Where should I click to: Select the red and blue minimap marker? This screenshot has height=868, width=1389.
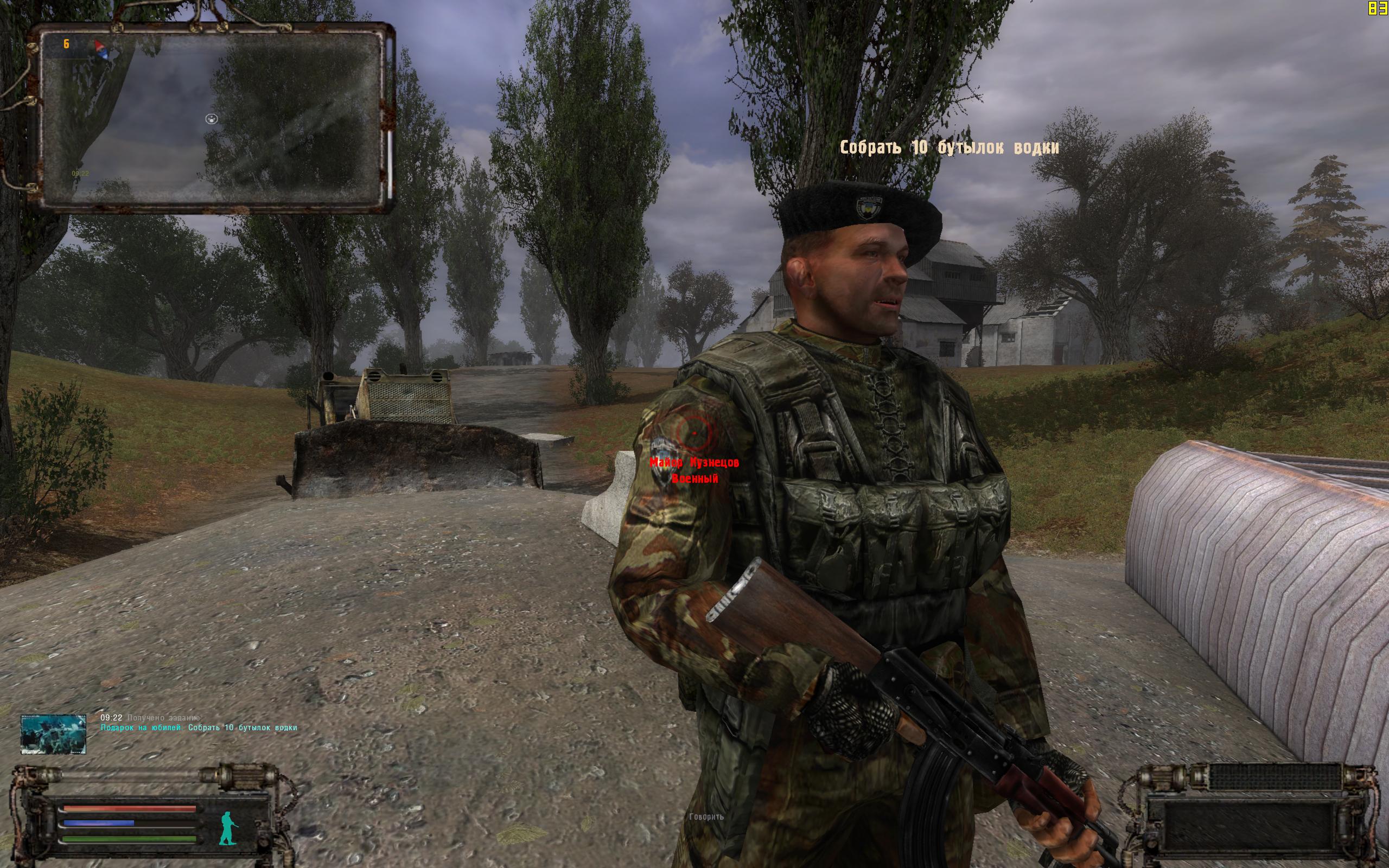[x=102, y=49]
